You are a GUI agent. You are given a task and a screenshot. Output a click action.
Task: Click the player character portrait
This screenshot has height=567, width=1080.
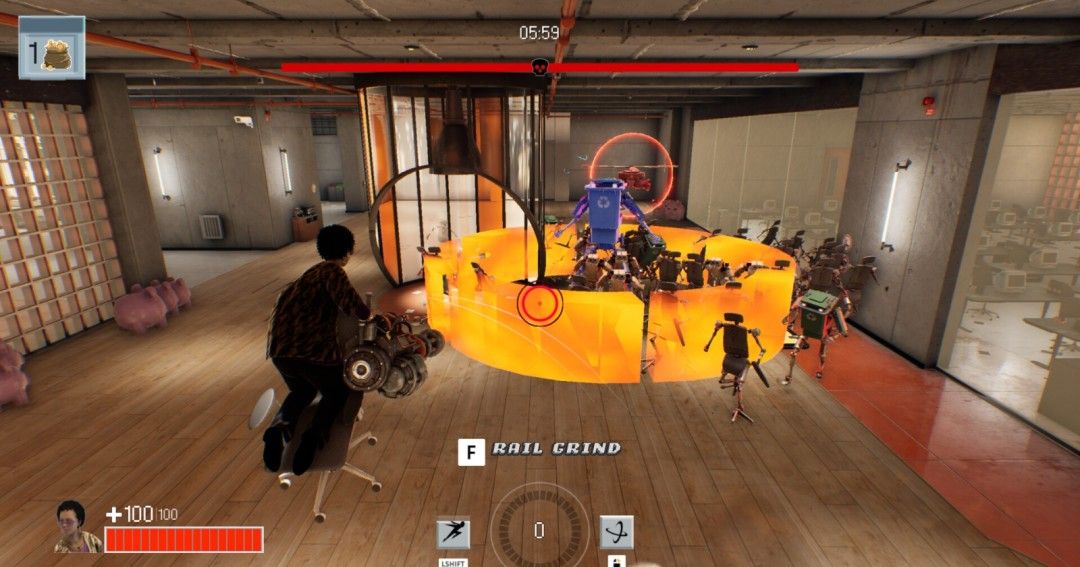[x=71, y=527]
